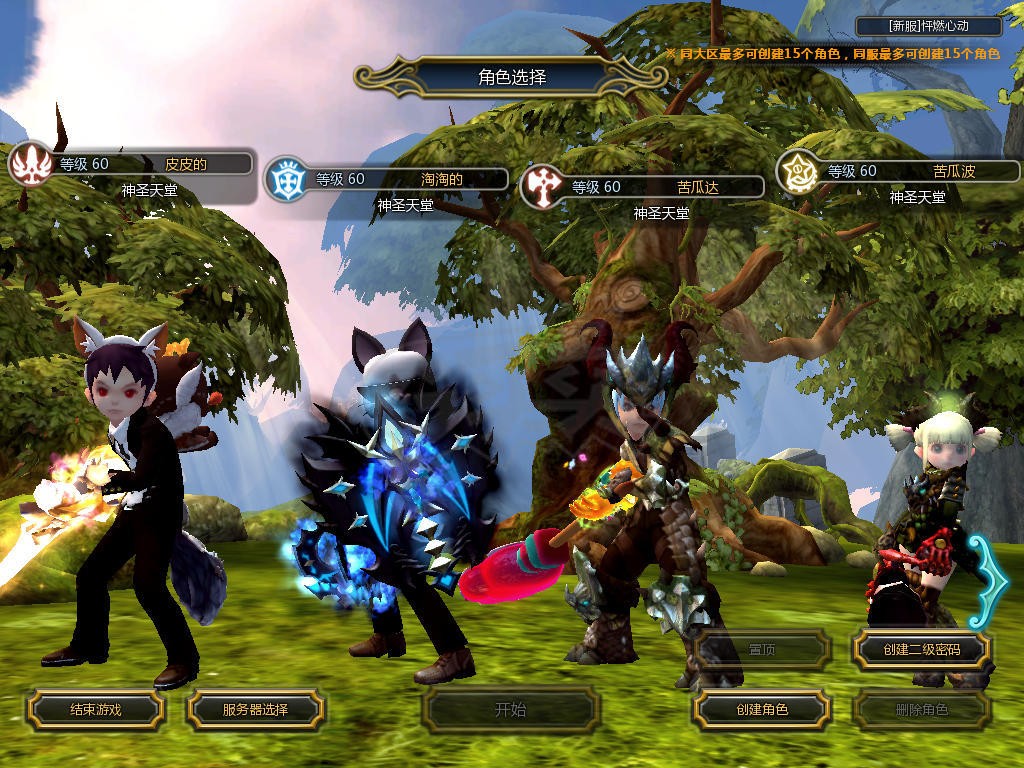Viewport: 1024px width, 768px height.
Task: Click the [新服] server name label
Action: click(x=929, y=27)
